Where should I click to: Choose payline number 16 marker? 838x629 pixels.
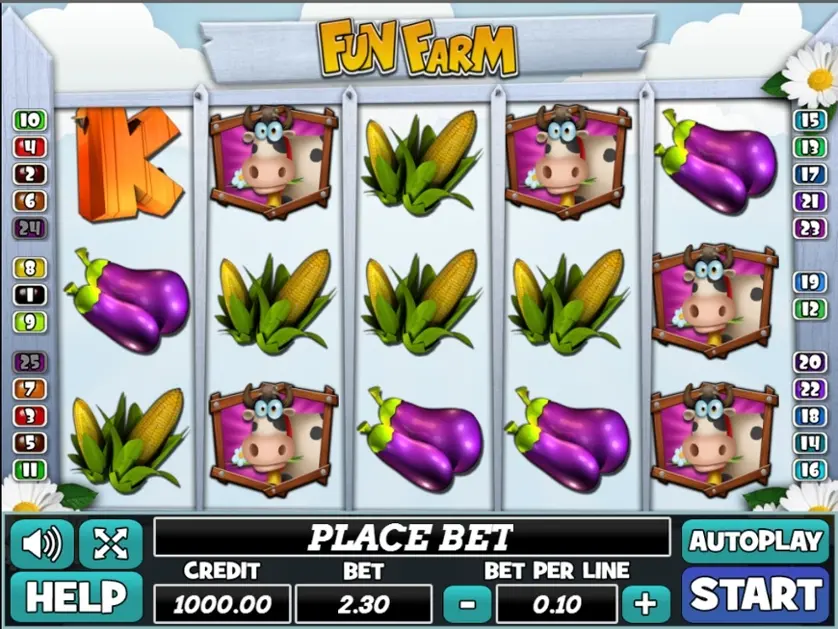(x=808, y=469)
